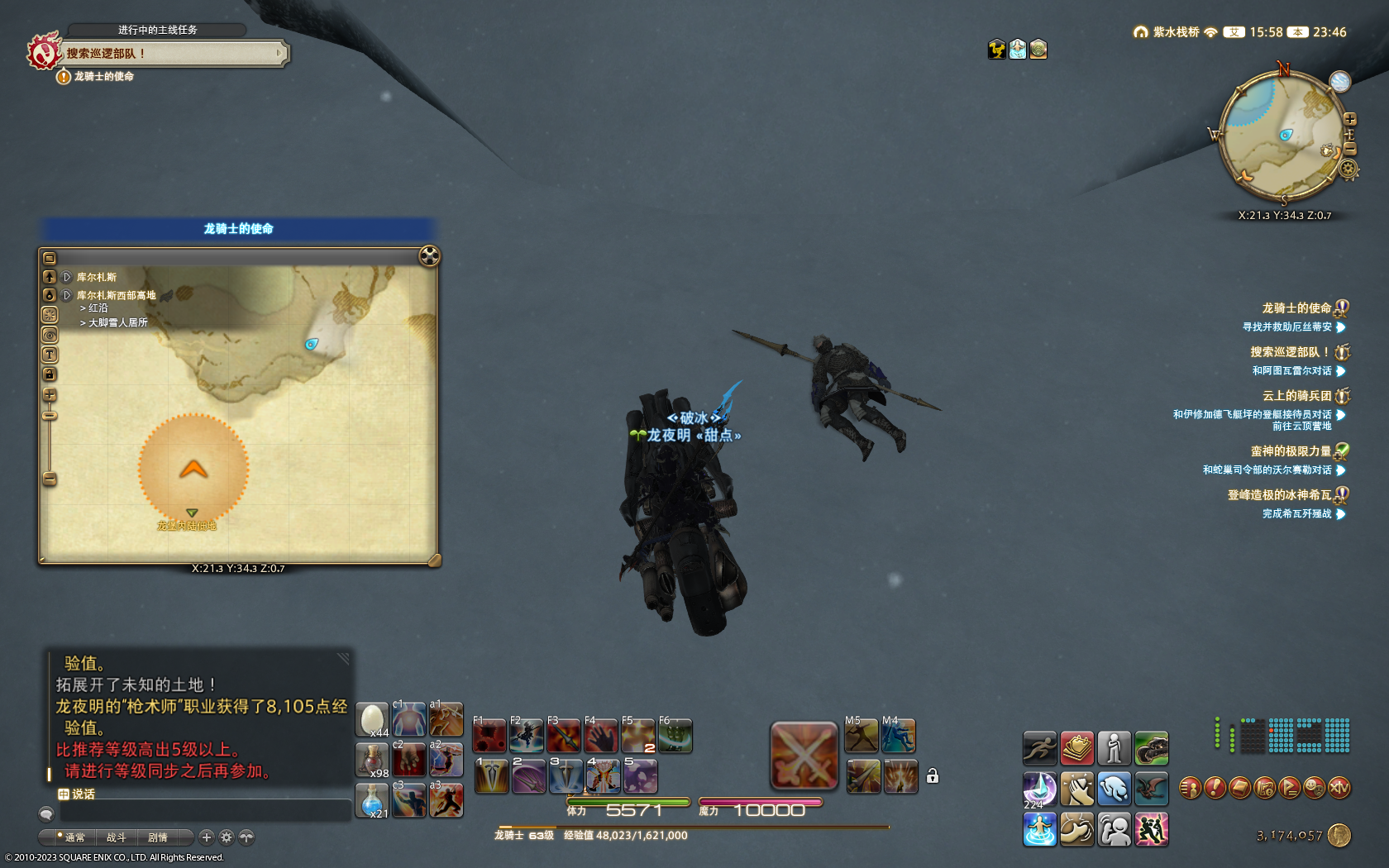Use the blue potion item slot
1389x868 pixels.
point(372,800)
